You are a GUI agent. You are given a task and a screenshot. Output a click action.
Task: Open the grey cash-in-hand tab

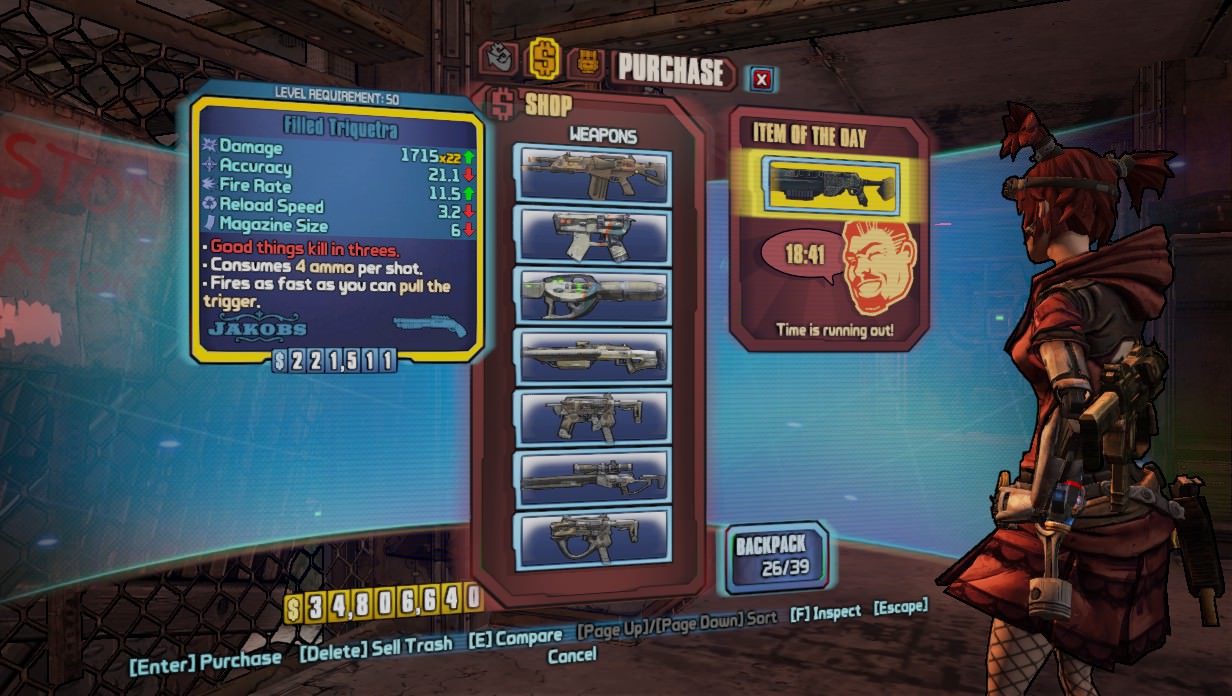click(499, 59)
